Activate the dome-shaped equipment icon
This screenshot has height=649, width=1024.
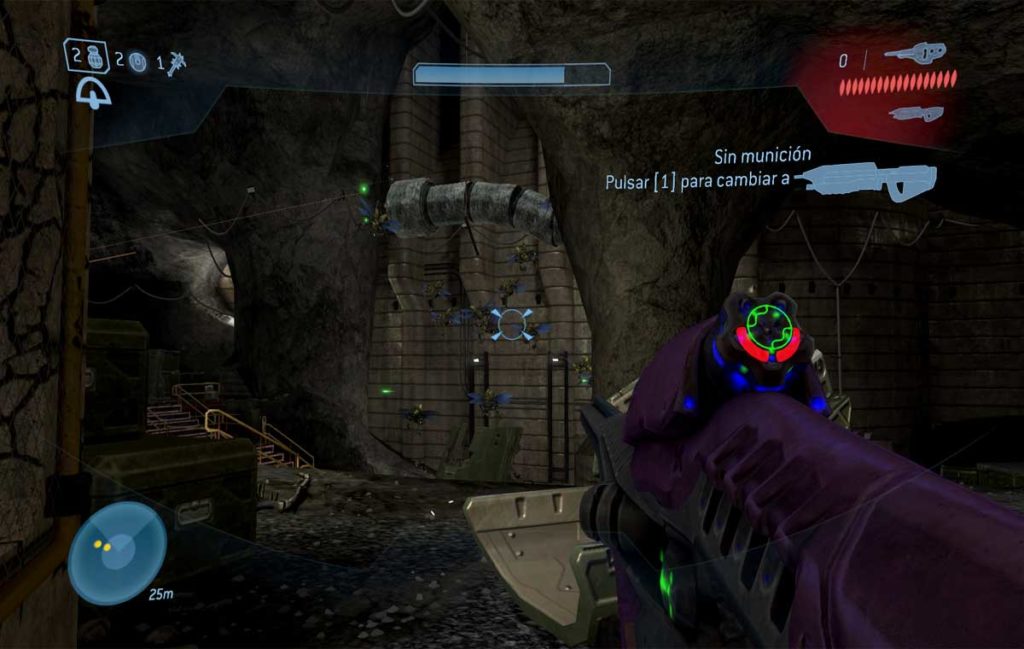[94, 94]
